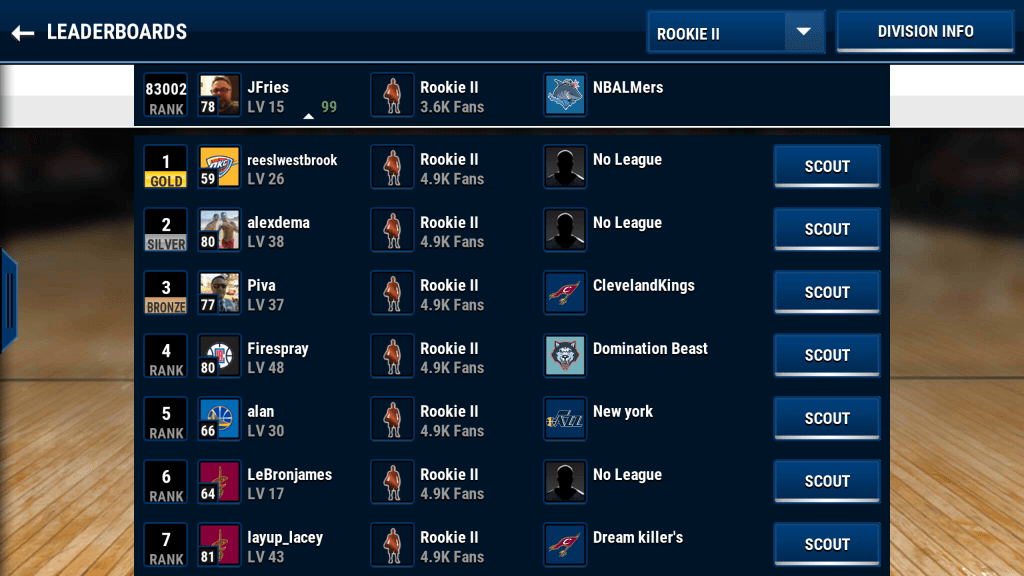Open Division Info

click(925, 31)
